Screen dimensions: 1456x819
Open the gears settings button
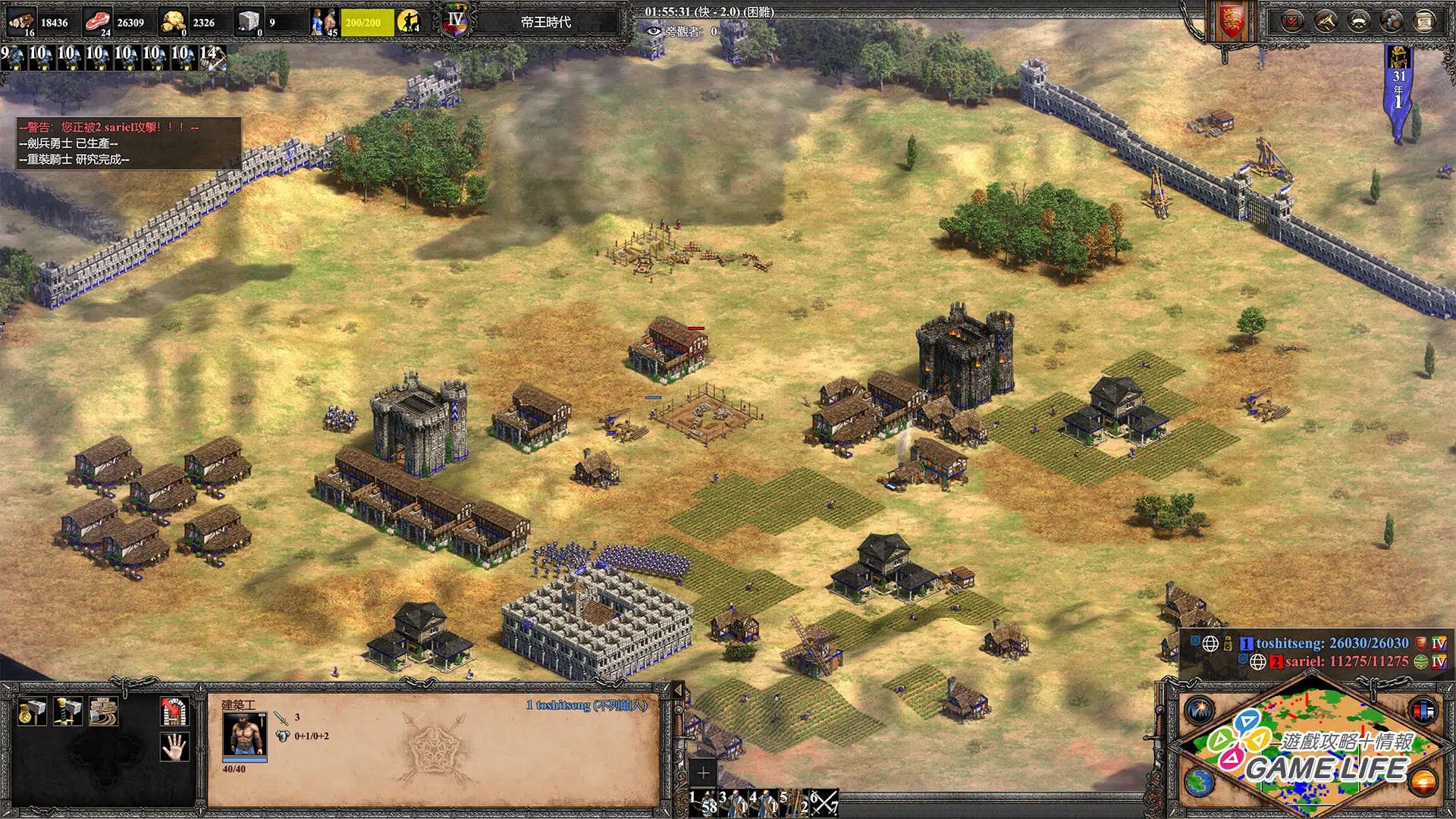point(1392,22)
